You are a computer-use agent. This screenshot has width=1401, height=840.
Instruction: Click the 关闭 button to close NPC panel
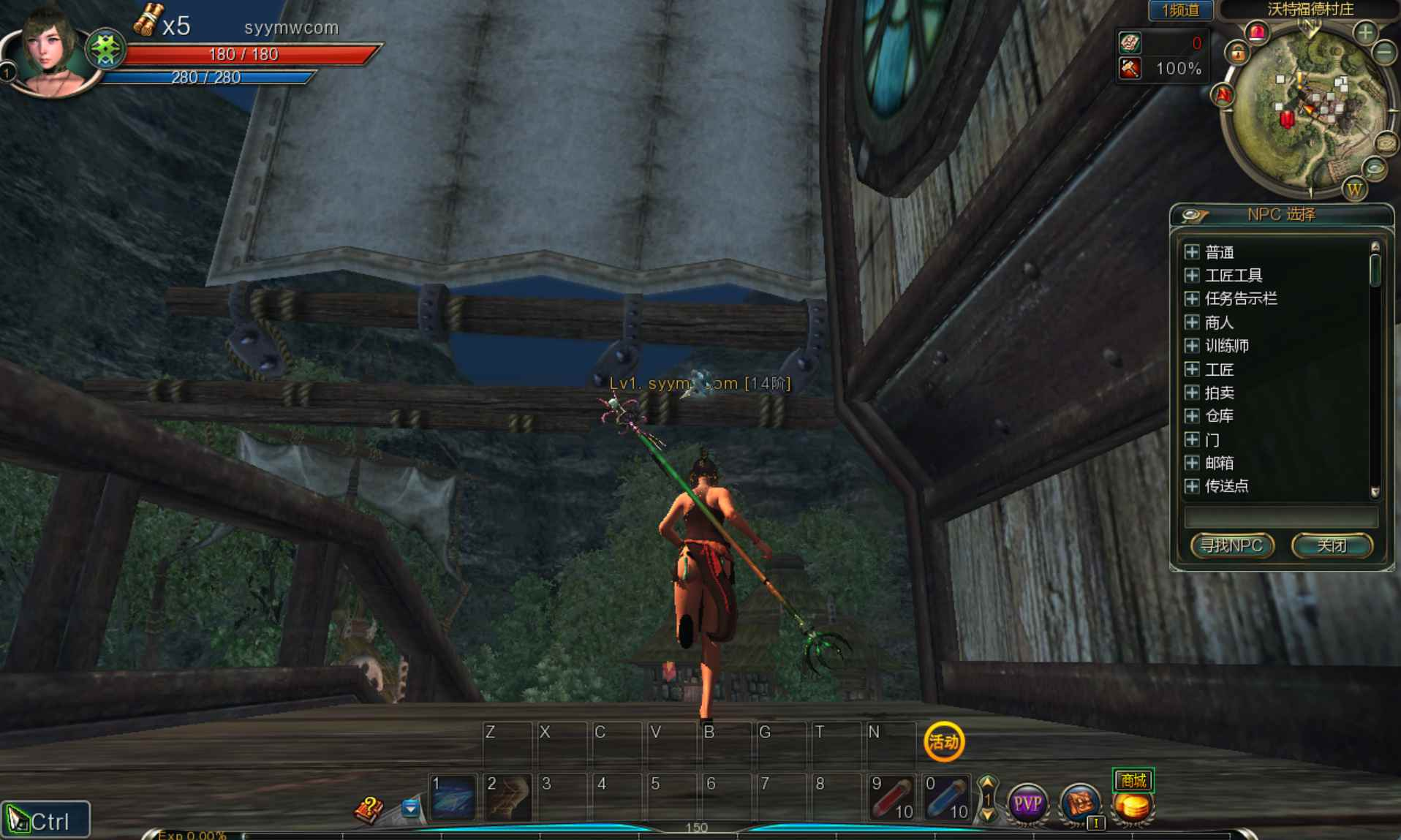[x=1334, y=545]
